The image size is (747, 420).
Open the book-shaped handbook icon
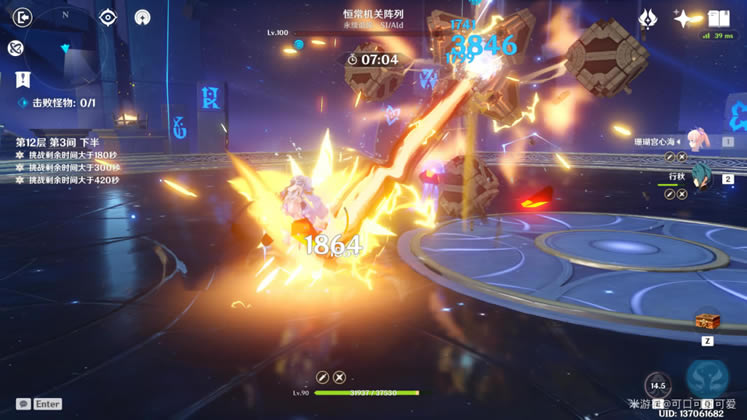pyautogui.click(x=718, y=18)
